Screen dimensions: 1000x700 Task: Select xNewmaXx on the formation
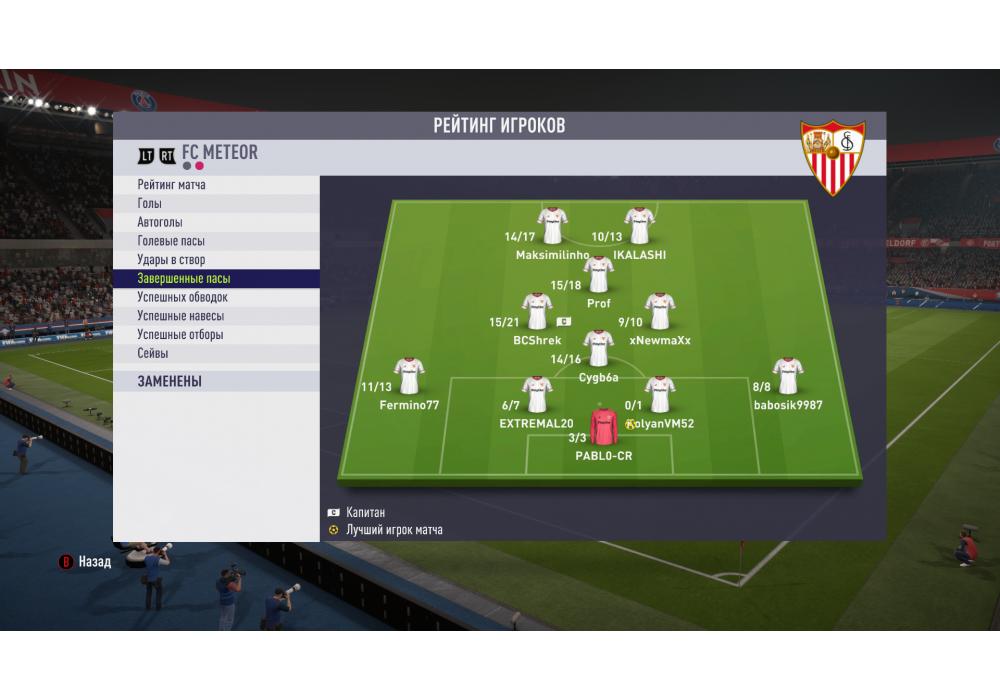tap(659, 312)
